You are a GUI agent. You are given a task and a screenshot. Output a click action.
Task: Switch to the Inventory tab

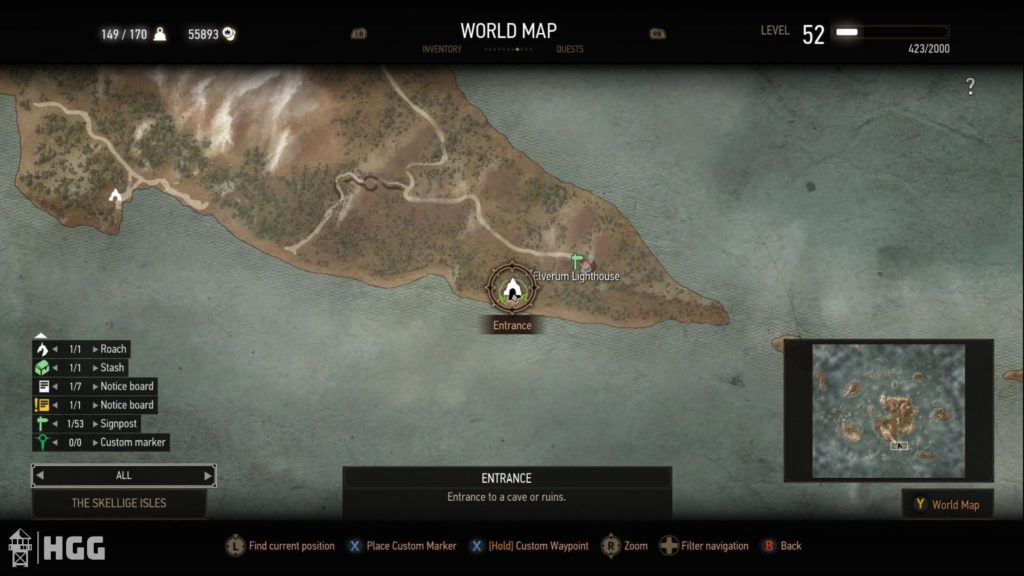[x=441, y=49]
